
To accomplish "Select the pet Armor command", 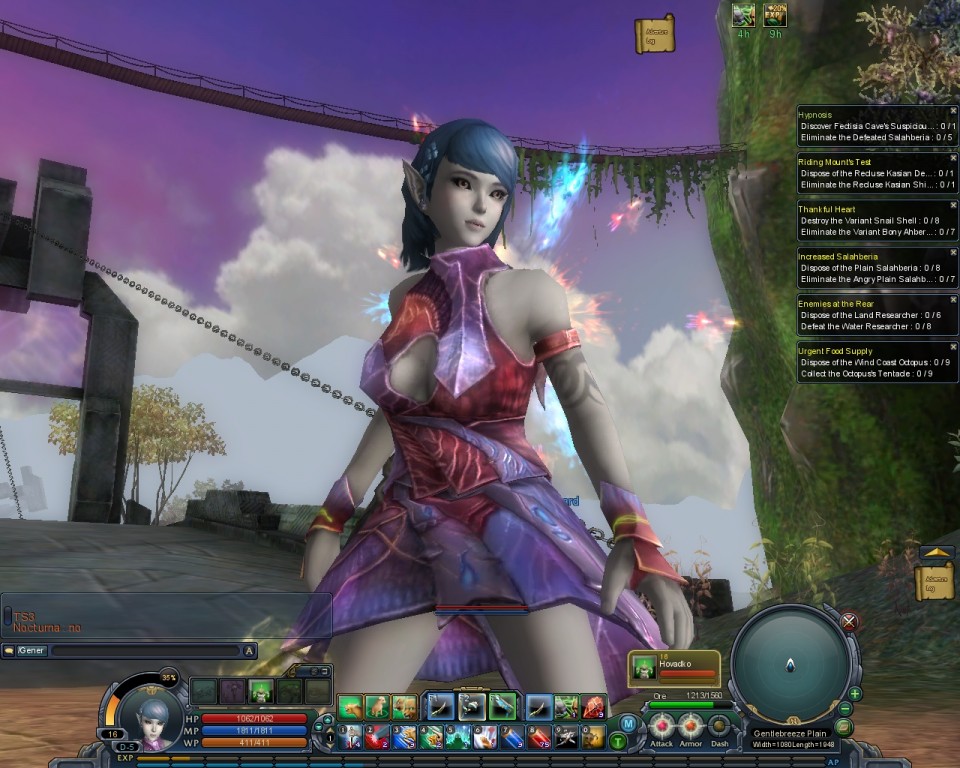I will 691,726.
